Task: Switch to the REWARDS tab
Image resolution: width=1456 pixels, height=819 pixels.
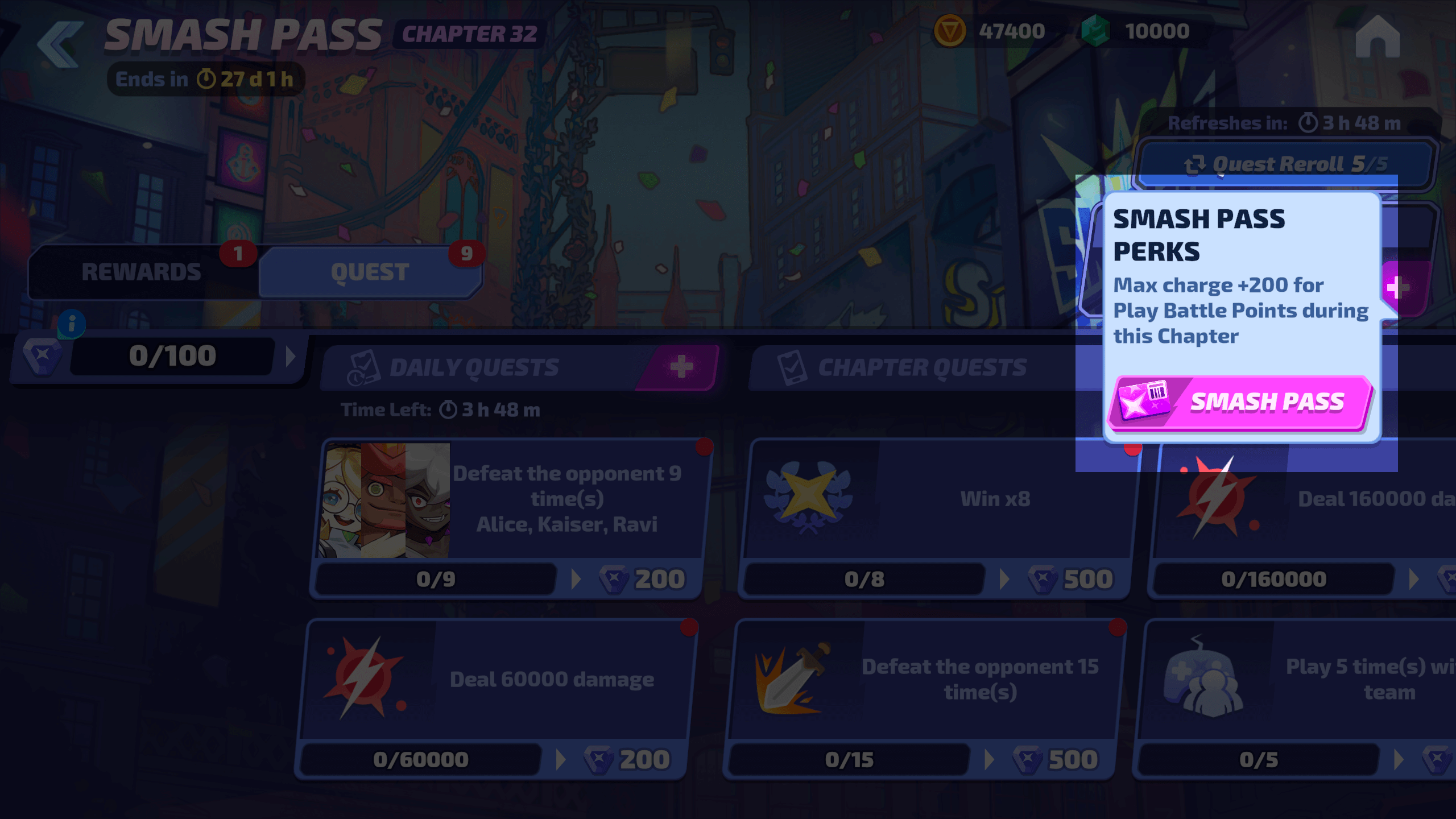Action: click(x=142, y=272)
